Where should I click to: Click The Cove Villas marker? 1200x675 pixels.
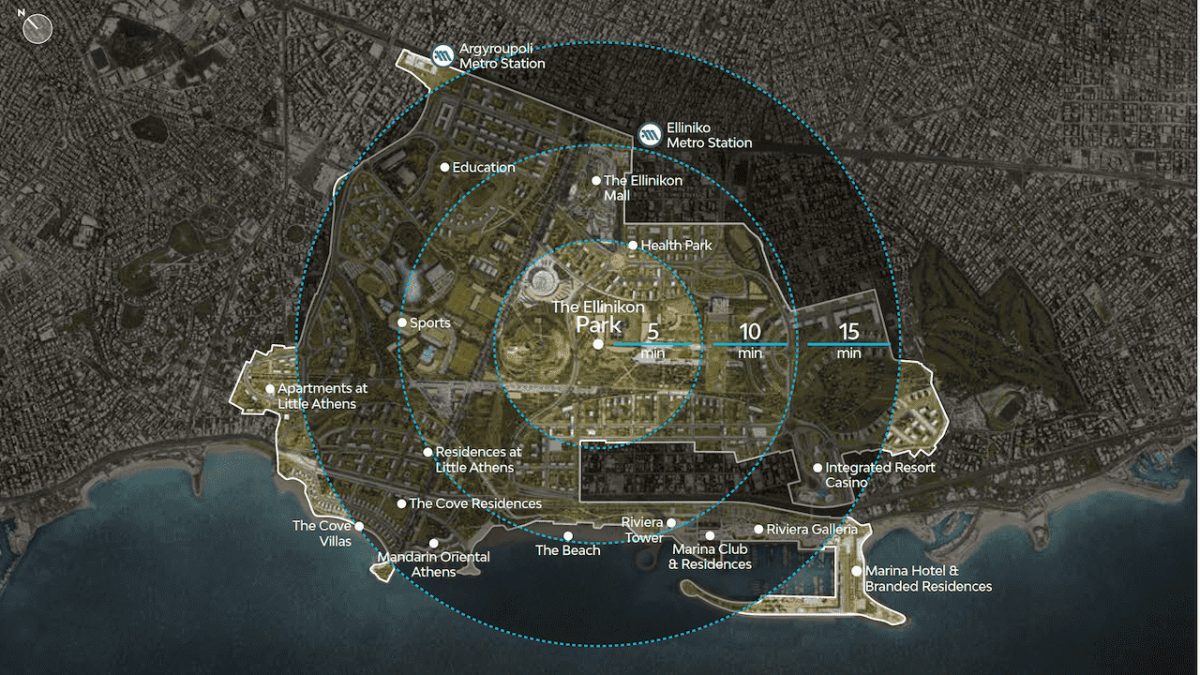pyautogui.click(x=359, y=526)
